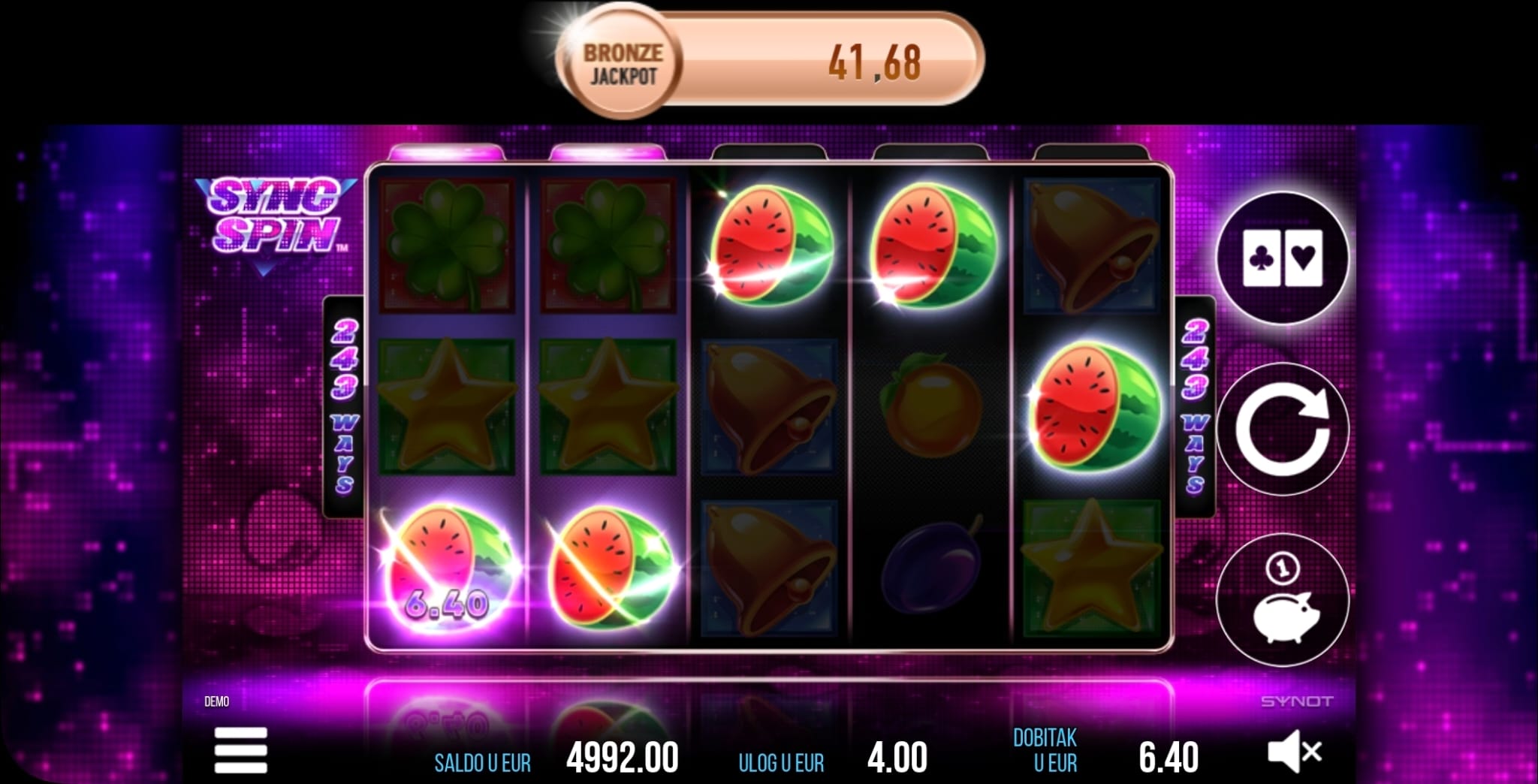
Task: Open the Bronze Jackpot banner
Action: coord(769,62)
